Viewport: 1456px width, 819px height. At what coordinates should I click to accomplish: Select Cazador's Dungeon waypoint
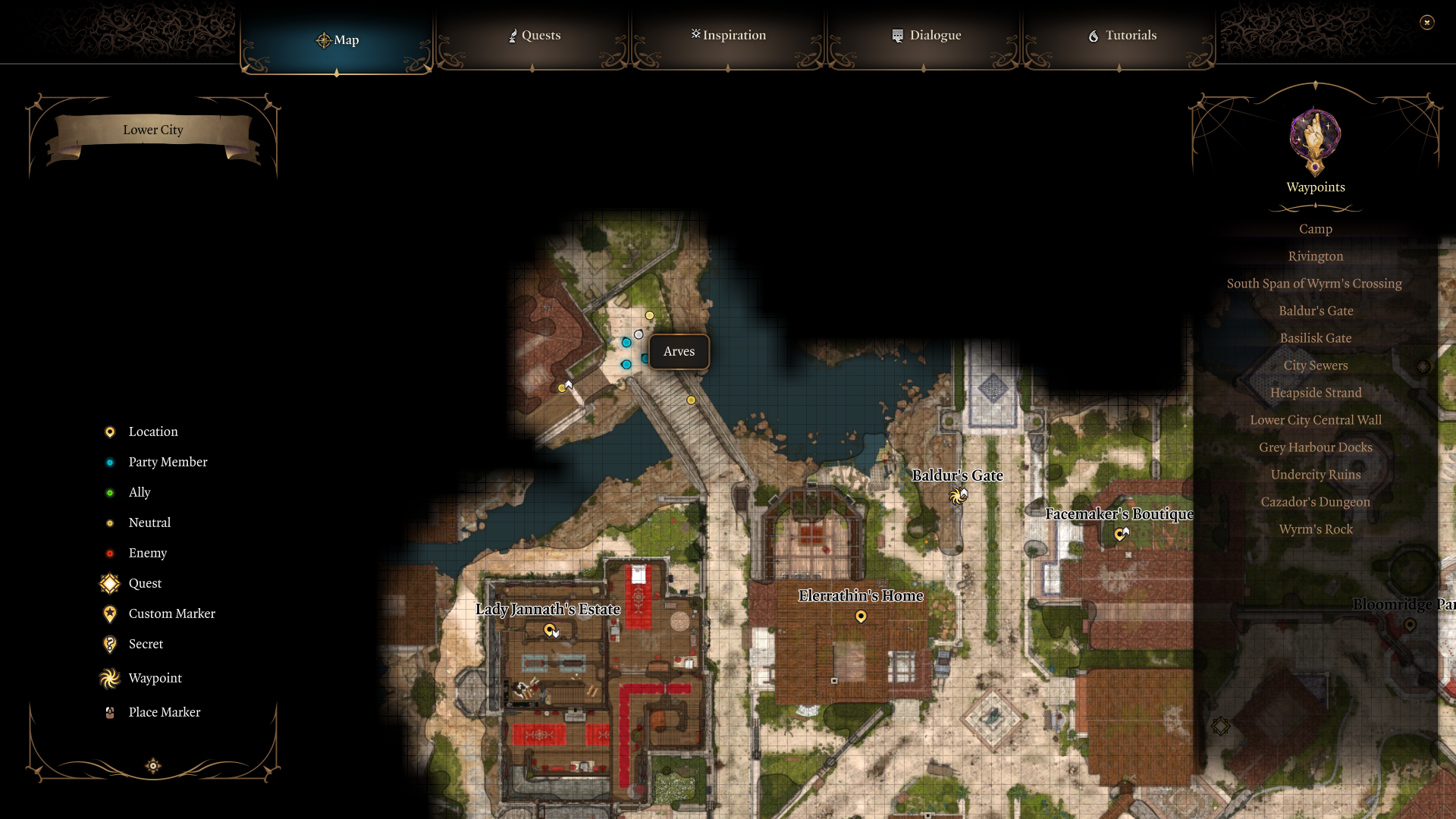tap(1315, 501)
